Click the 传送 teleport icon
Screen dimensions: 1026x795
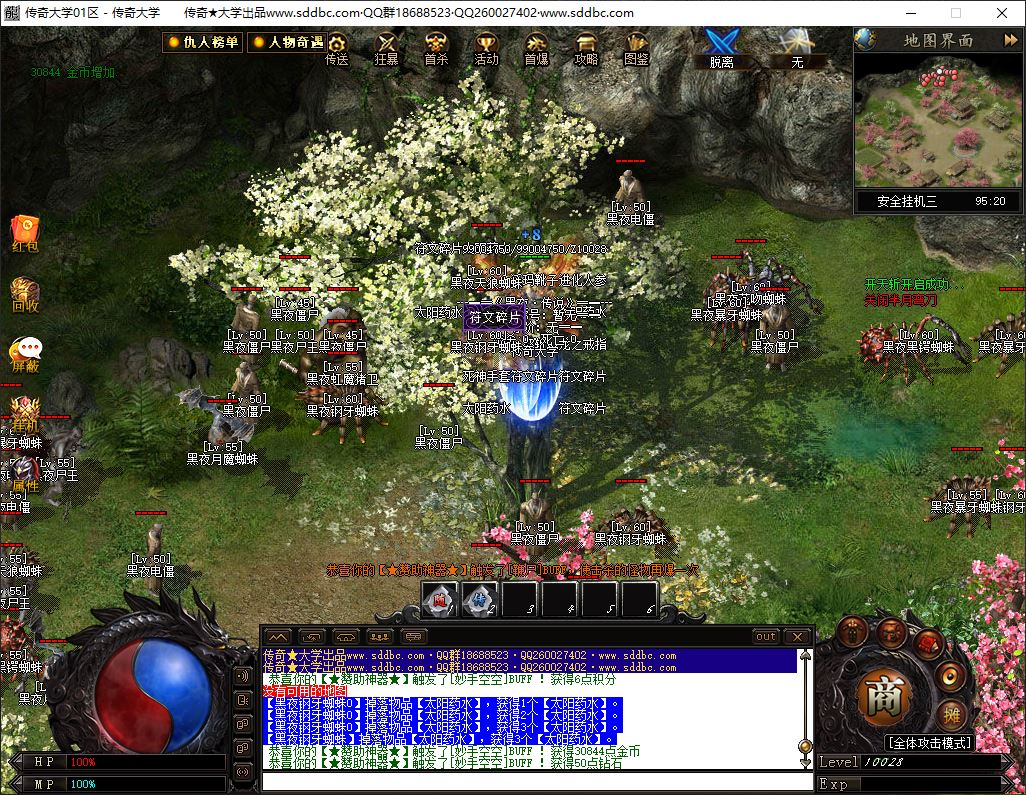(x=337, y=47)
